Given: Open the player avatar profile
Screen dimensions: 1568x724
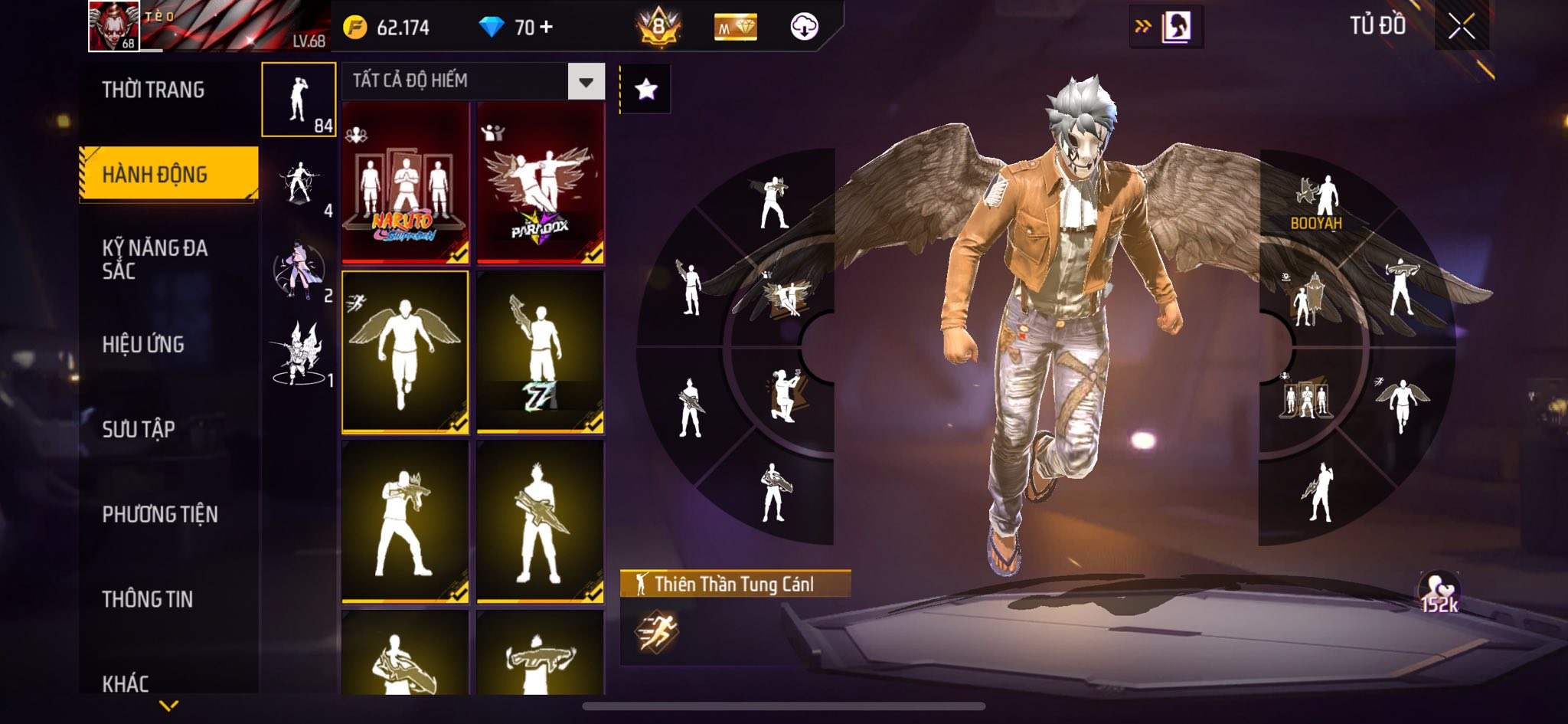Looking at the screenshot, I should [x=114, y=26].
